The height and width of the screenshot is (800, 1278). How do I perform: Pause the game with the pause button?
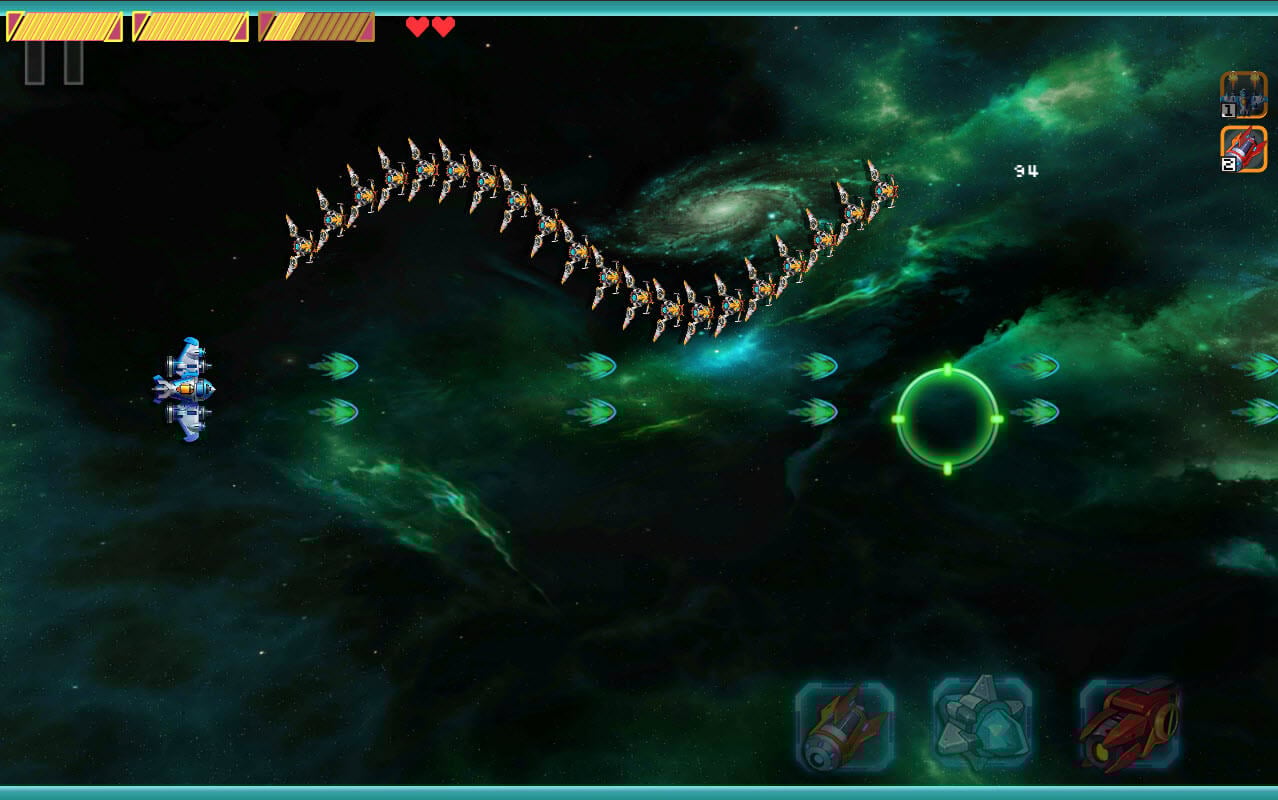click(54, 63)
